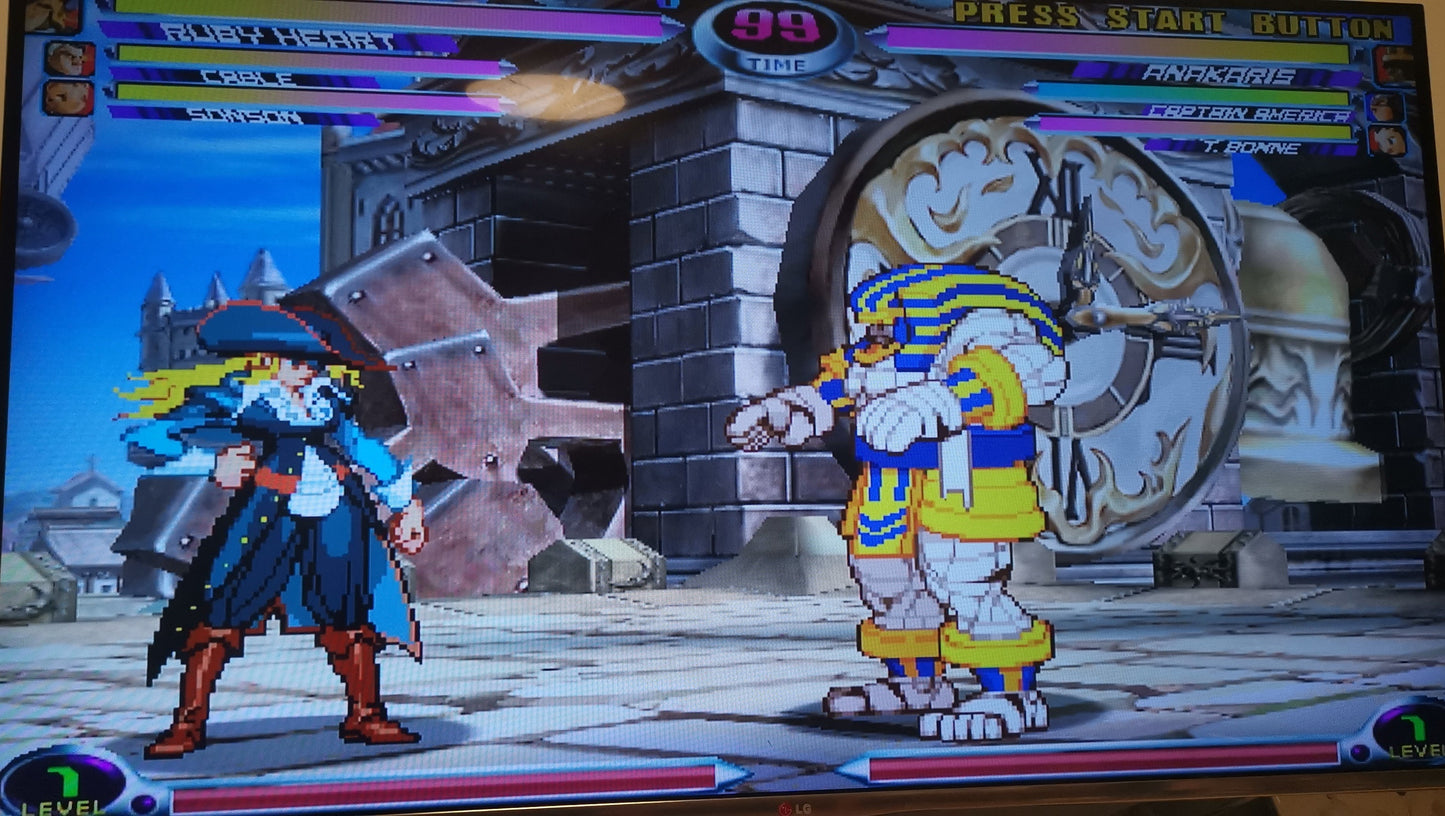
Task: Click SonSon's portrait icon
Action: coord(69,98)
